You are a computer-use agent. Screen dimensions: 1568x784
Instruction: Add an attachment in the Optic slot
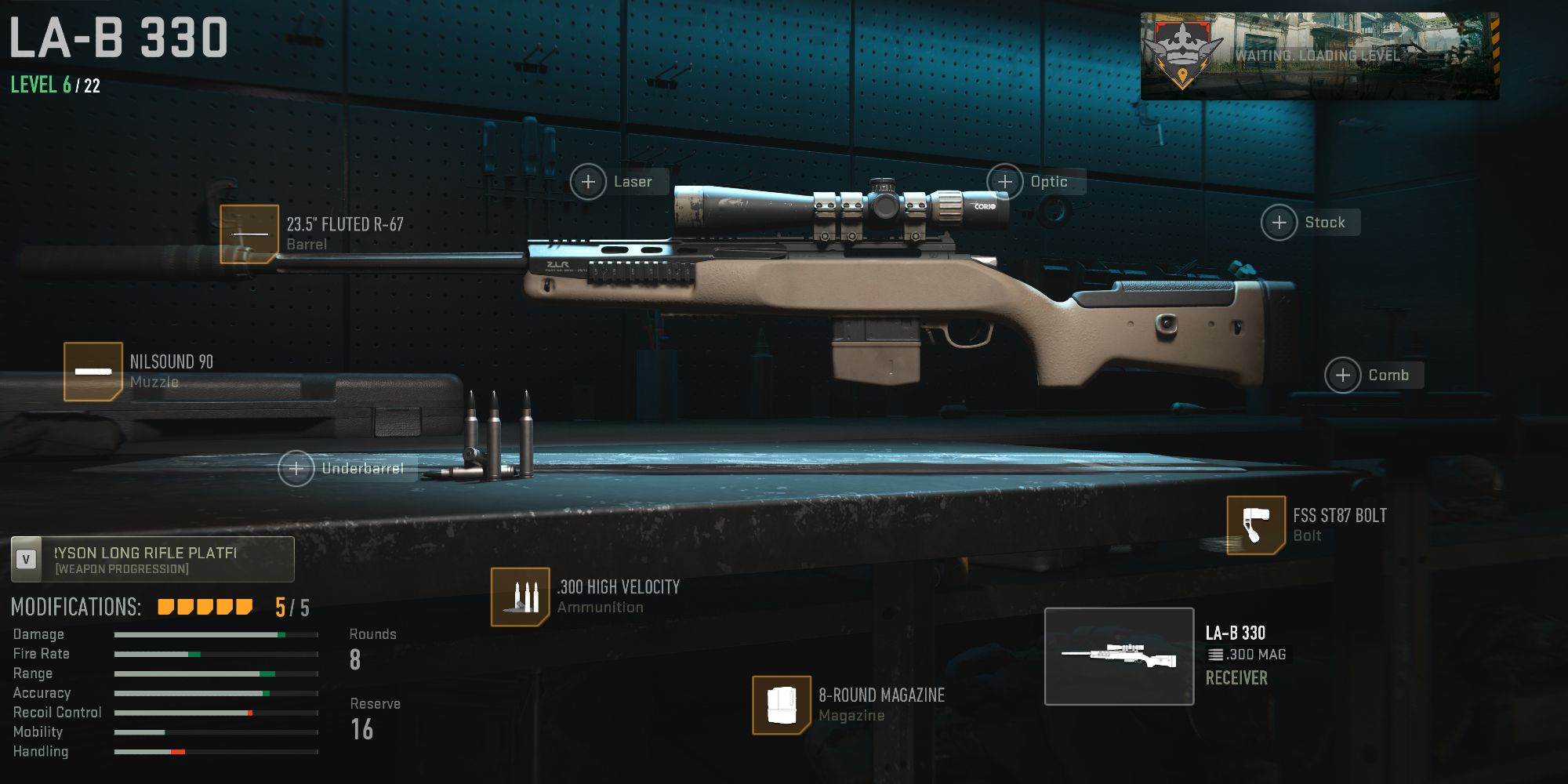point(1006,181)
